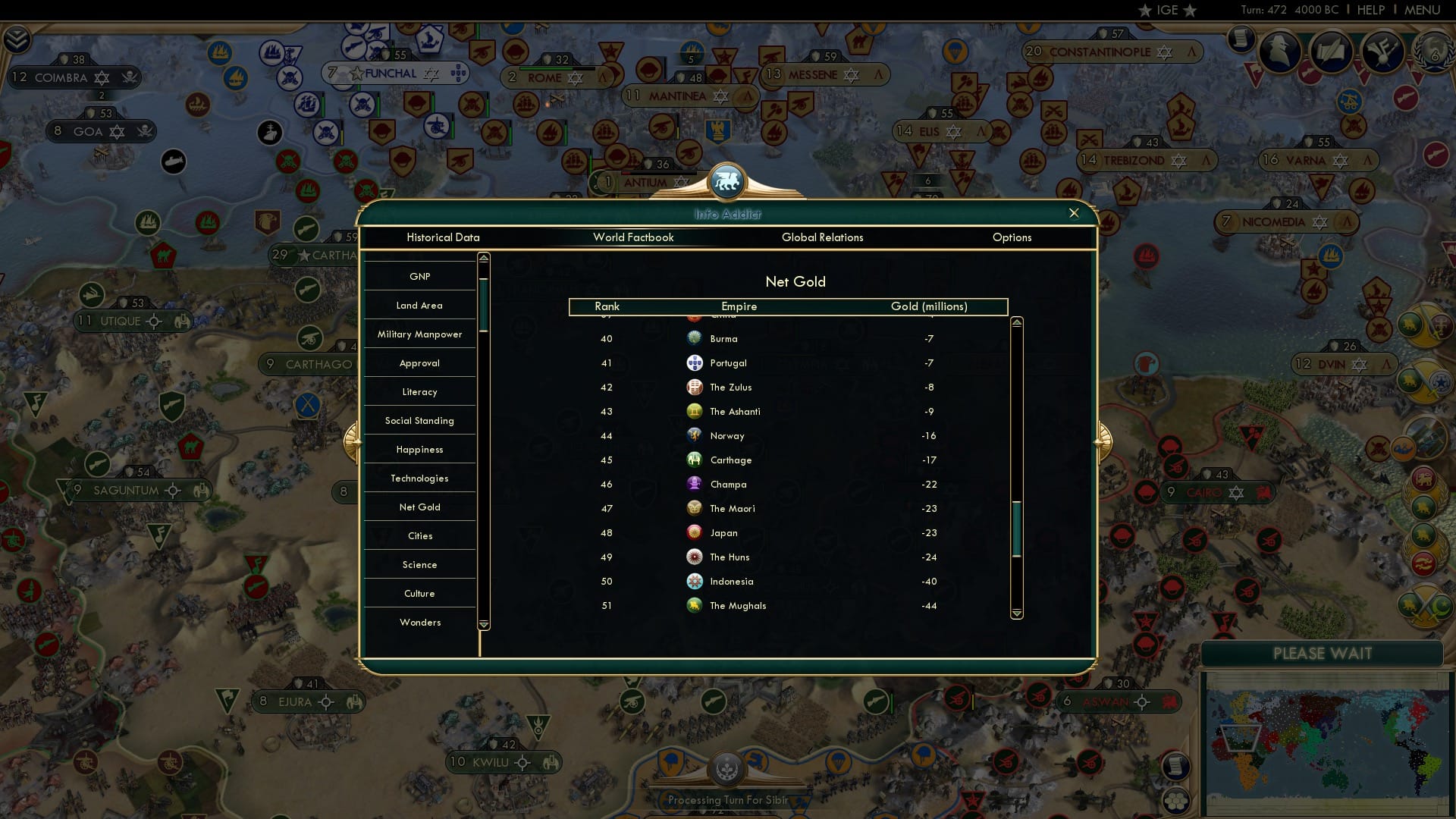Select Happiness in the statistics sidebar

coord(419,449)
